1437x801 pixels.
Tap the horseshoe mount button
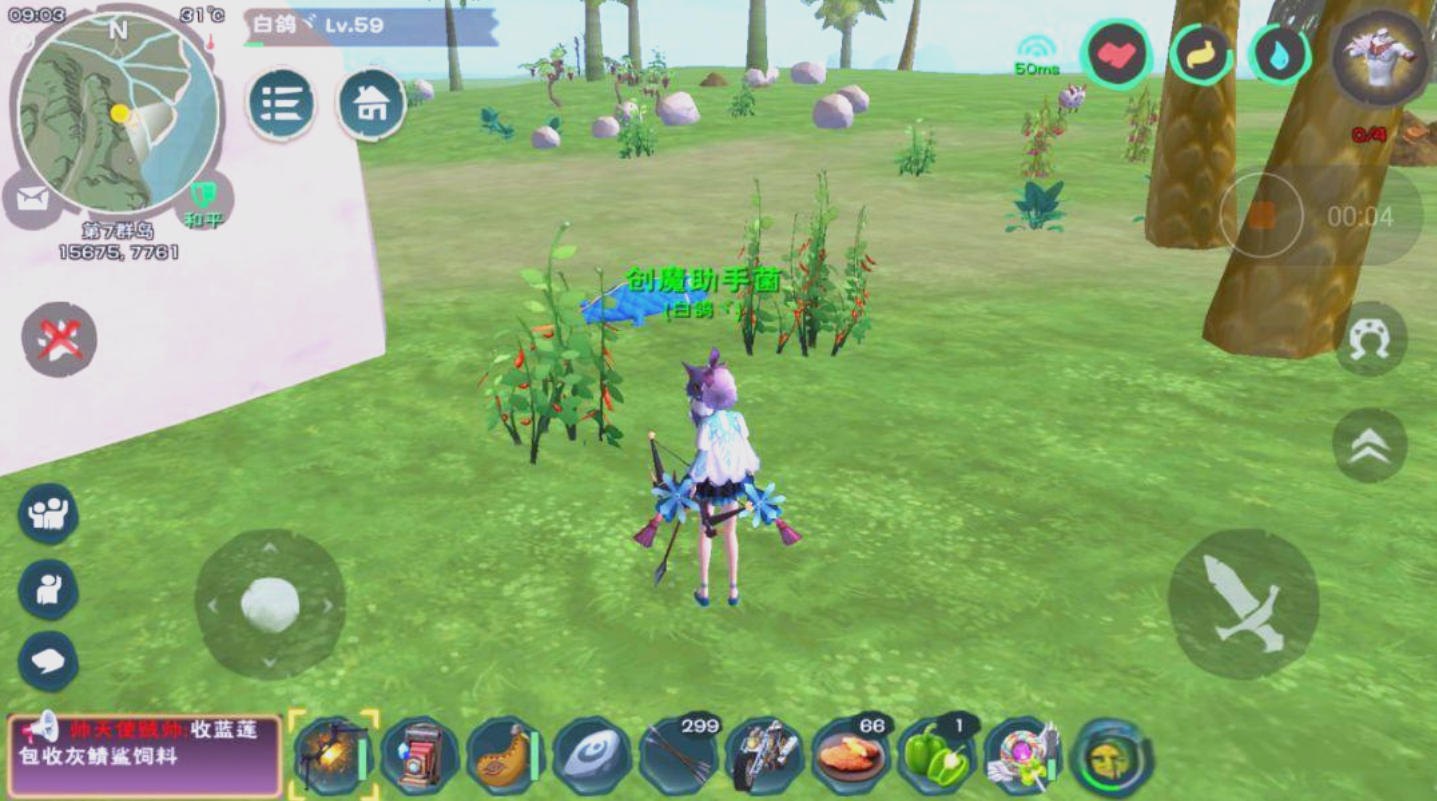pos(1370,339)
